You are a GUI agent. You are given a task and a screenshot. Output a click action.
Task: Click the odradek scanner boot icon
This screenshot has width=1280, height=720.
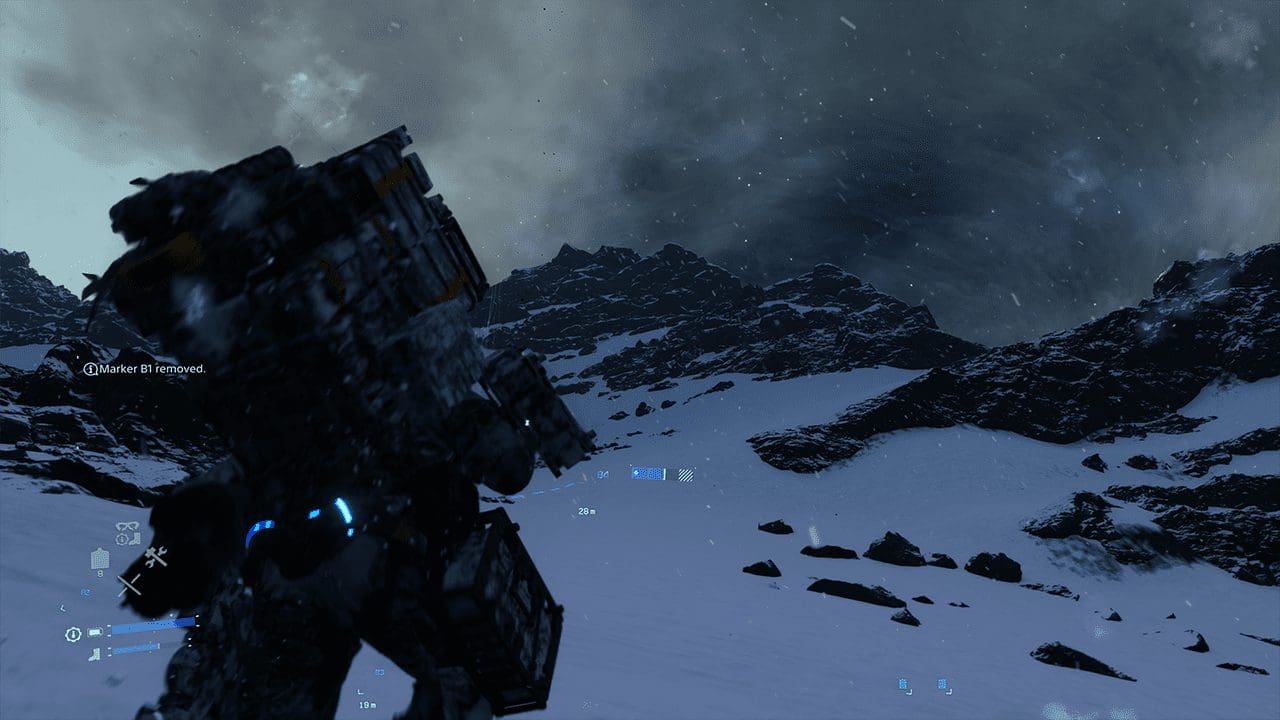pos(134,539)
